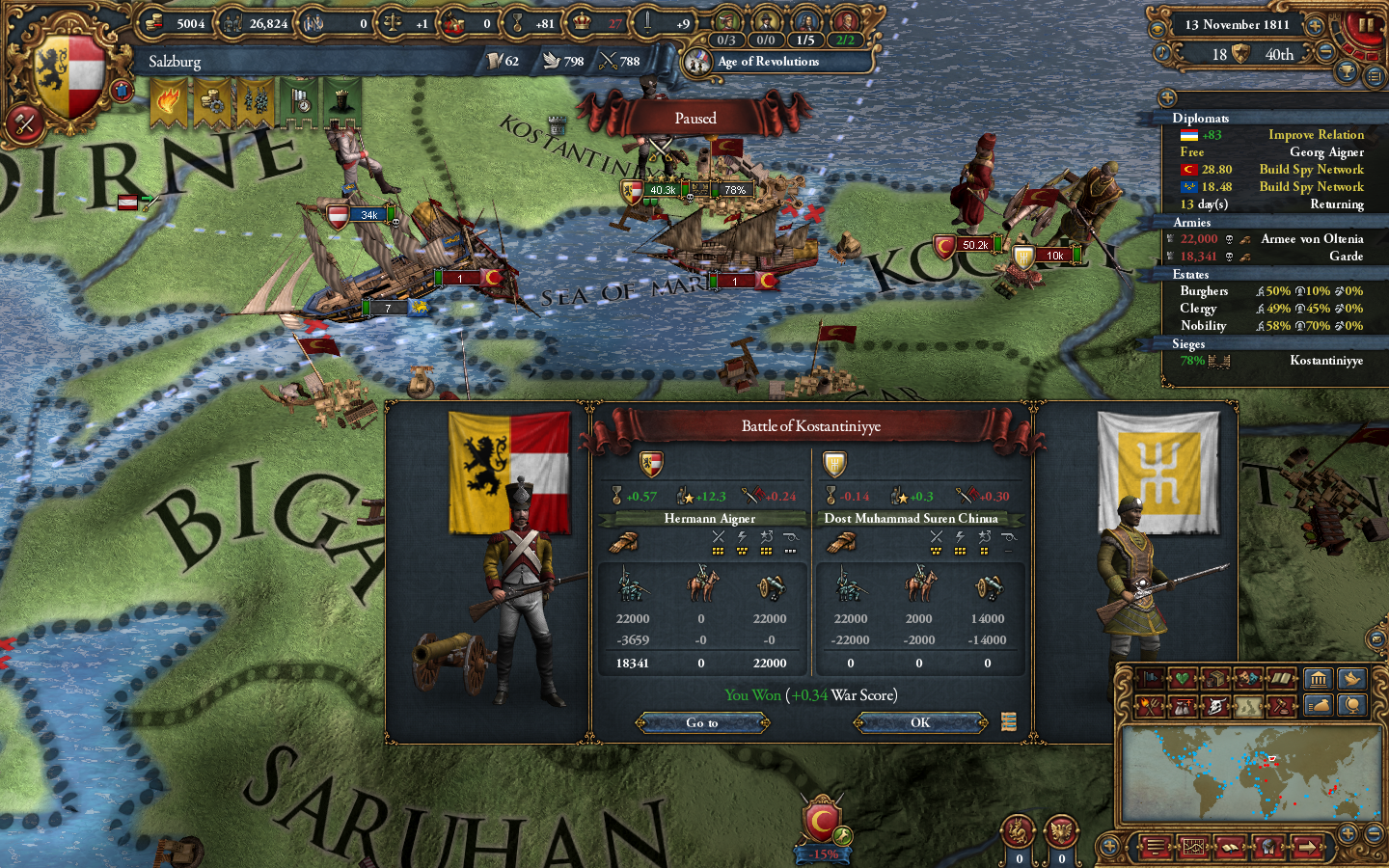Collapse the Armies section of the outliner
Viewport: 1389px width, 868px height.
1191,222
